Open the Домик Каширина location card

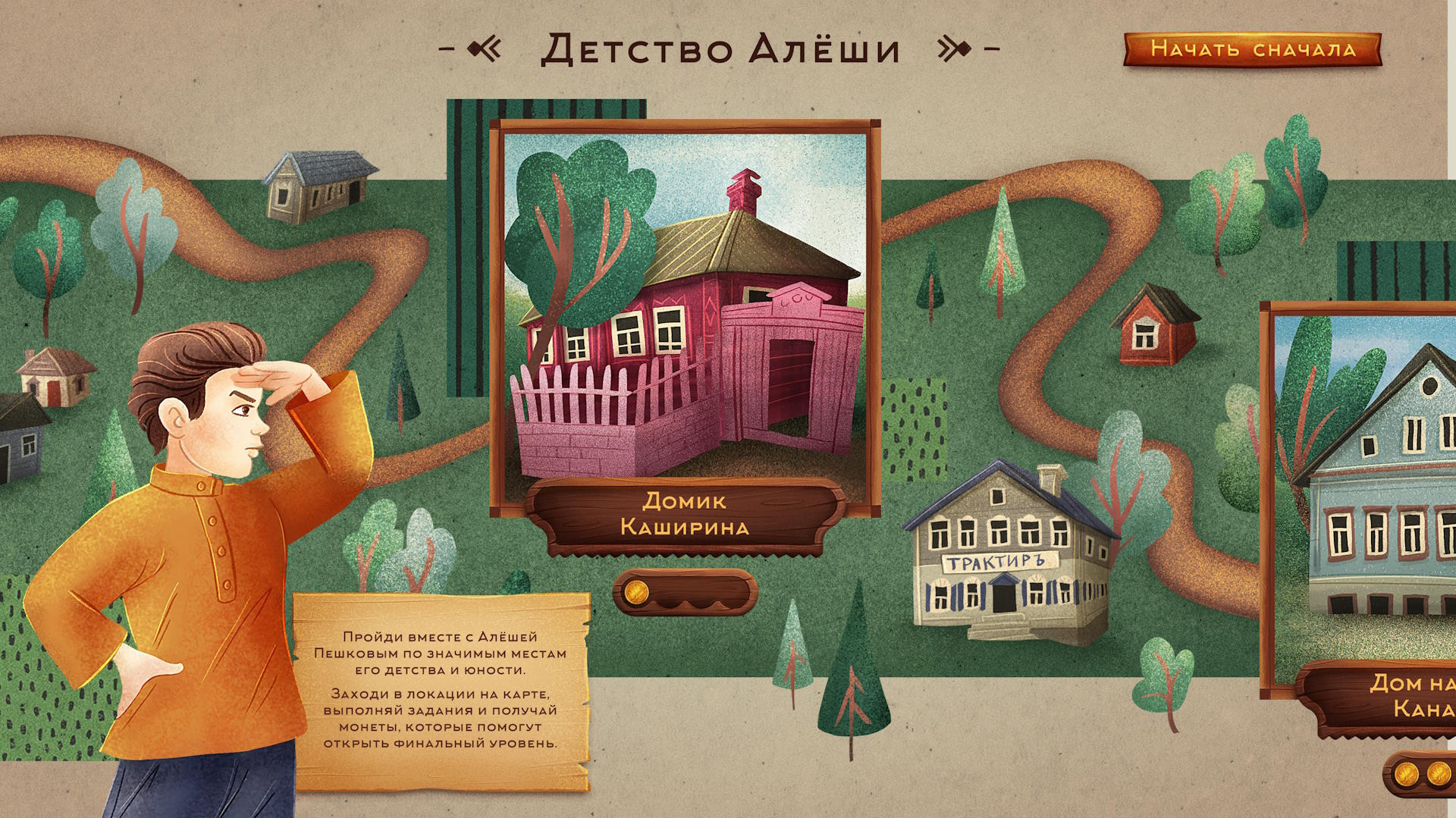click(x=685, y=318)
